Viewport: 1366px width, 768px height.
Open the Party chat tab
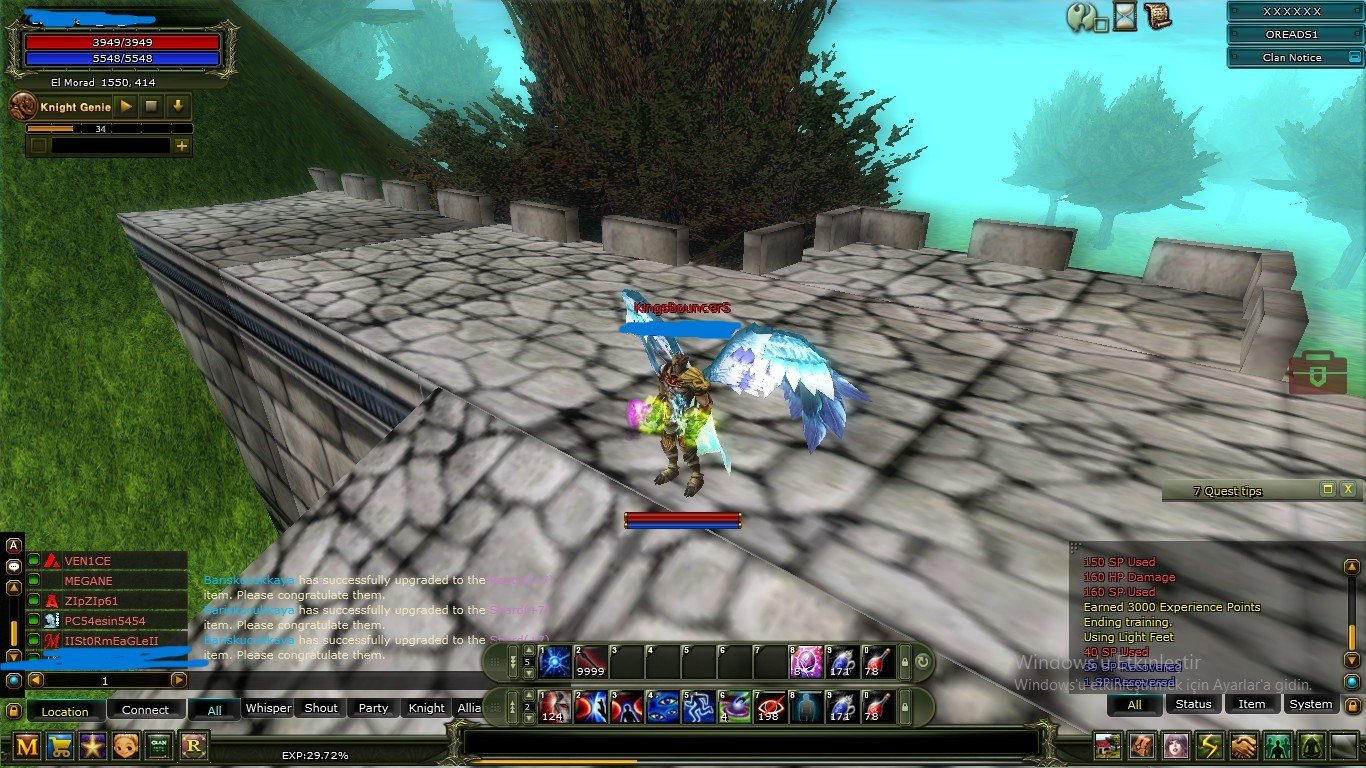click(373, 708)
